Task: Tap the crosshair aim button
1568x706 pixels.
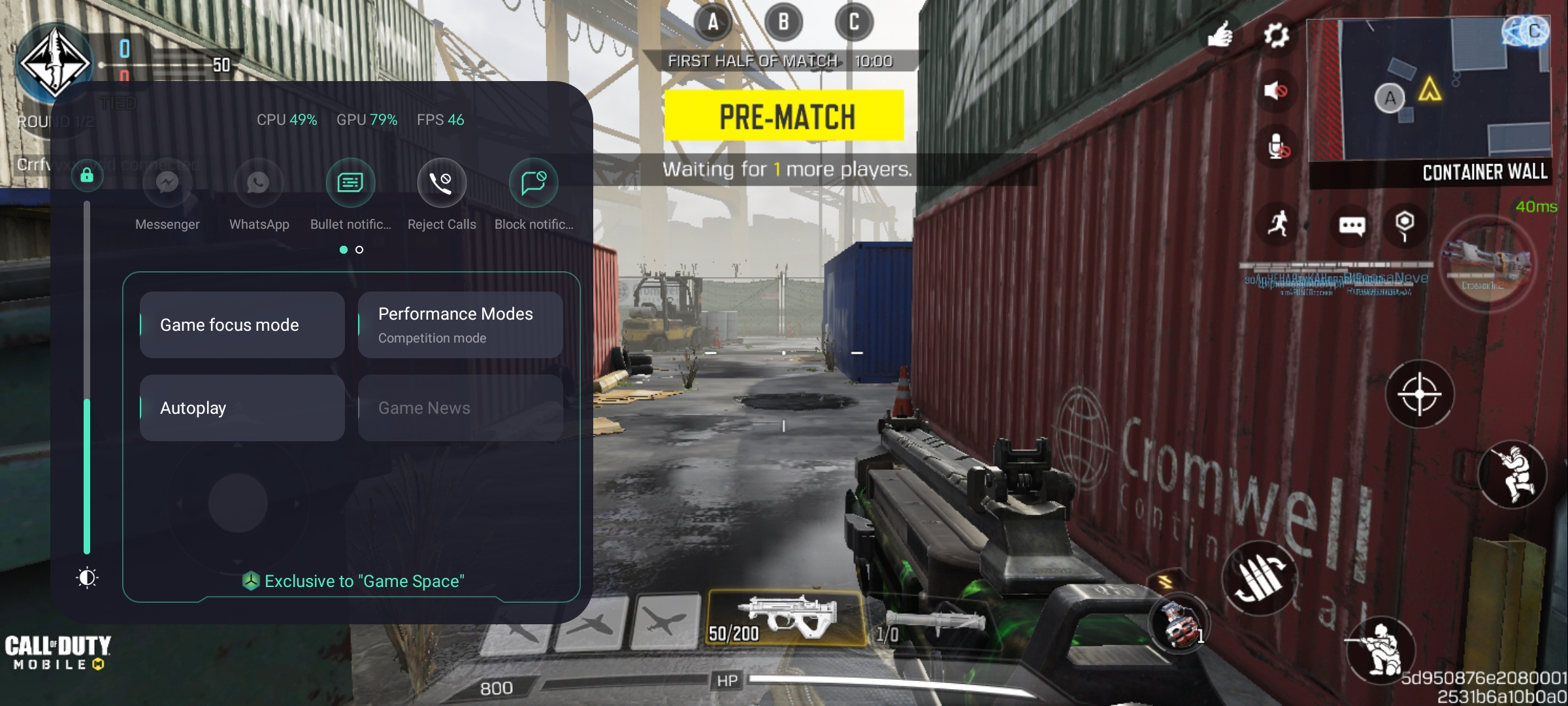Action: coord(1419,394)
